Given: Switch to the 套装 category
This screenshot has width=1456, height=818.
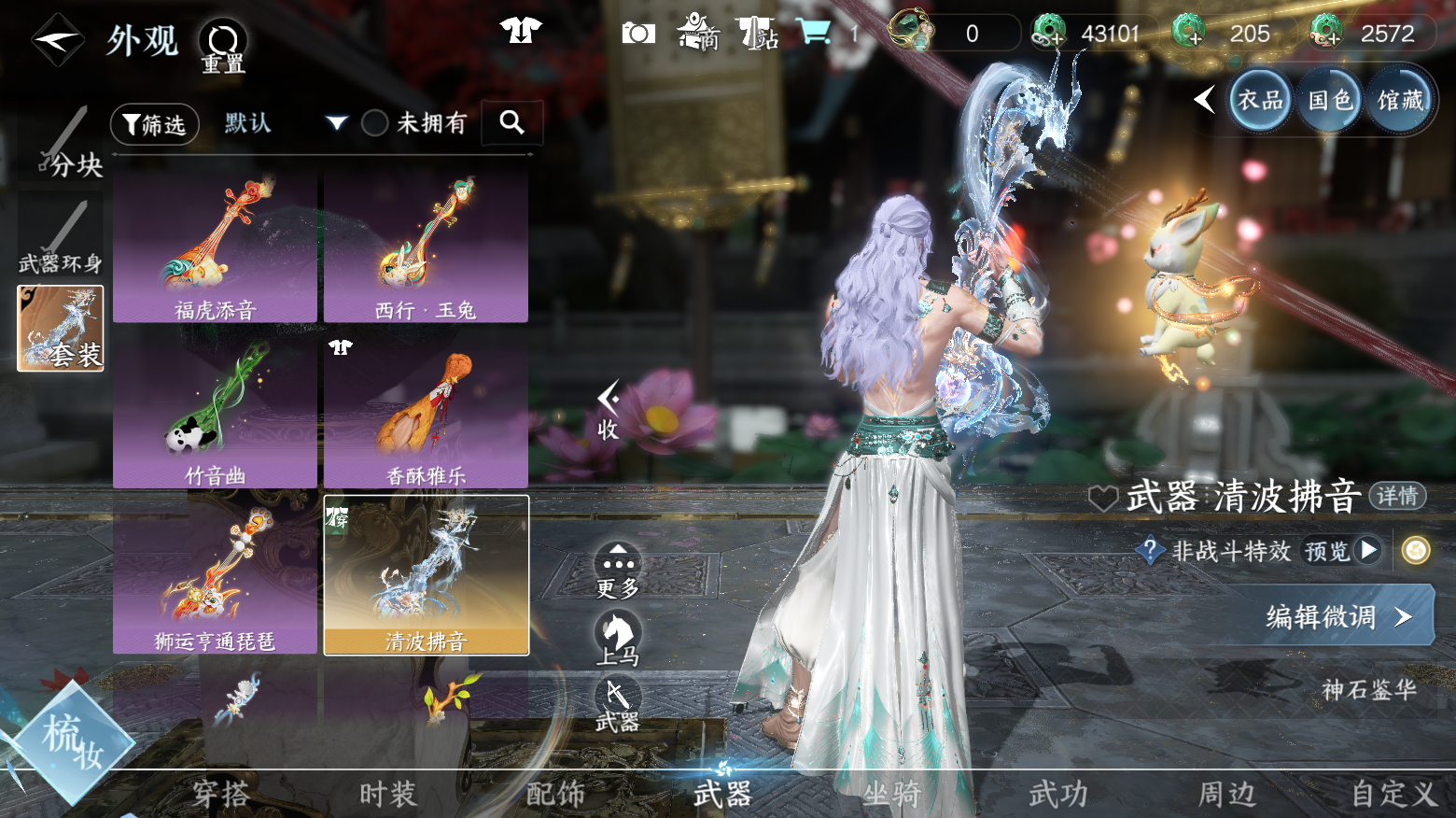Looking at the screenshot, I should point(61,329).
